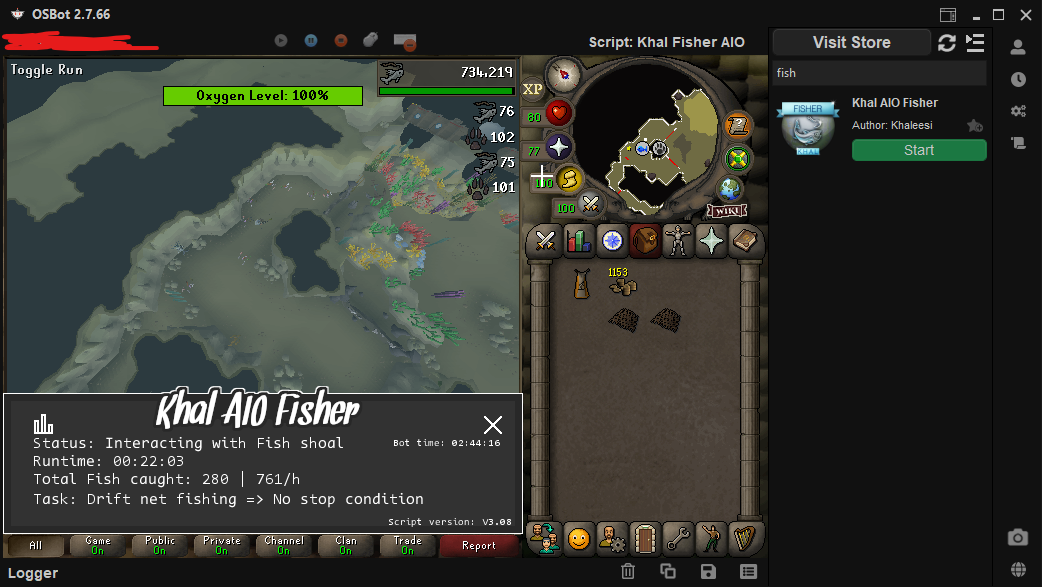The height and width of the screenshot is (587, 1042).
Task: Switch to the Combat Options tab
Action: pyautogui.click(x=545, y=241)
